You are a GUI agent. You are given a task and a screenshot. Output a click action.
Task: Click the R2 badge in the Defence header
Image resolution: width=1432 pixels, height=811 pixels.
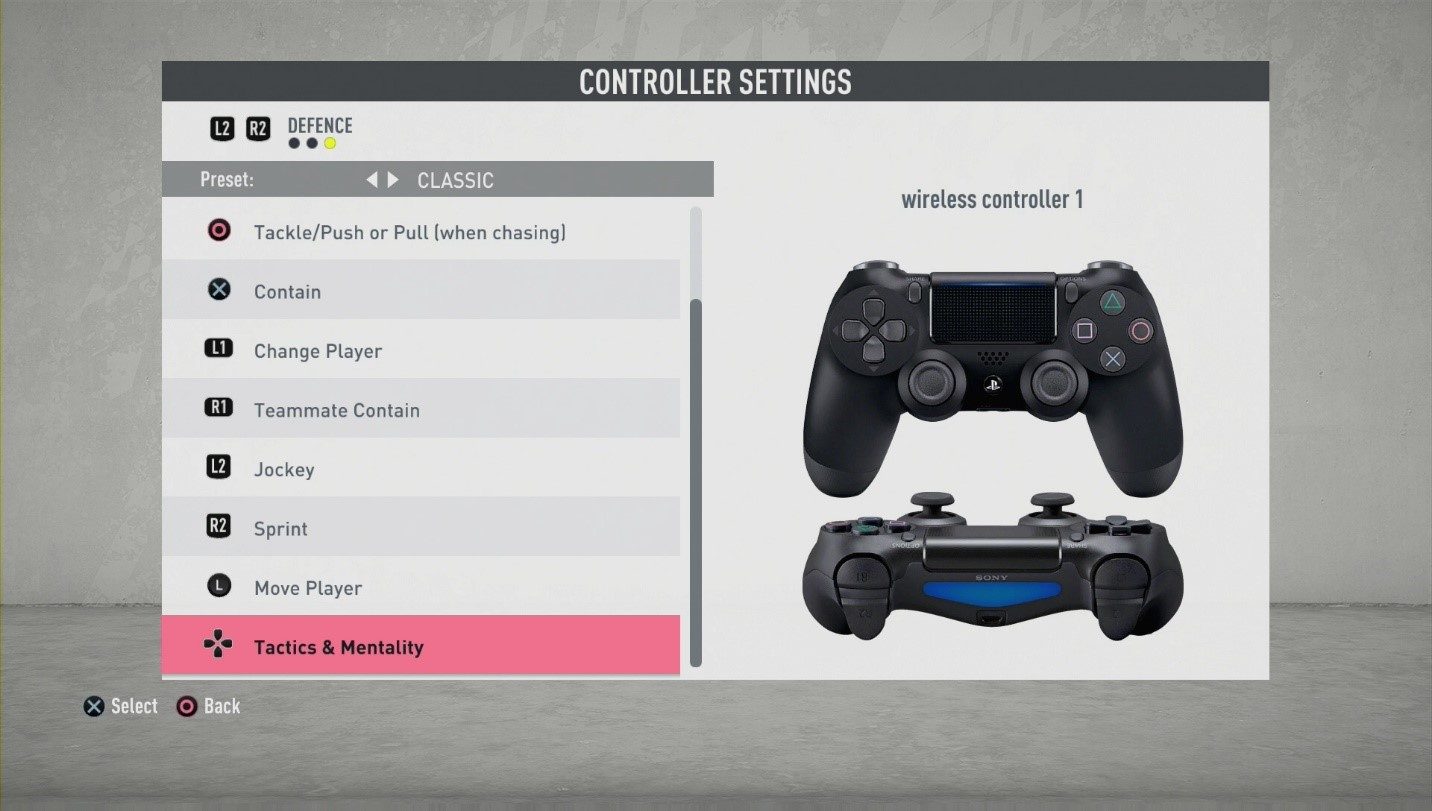(x=258, y=128)
